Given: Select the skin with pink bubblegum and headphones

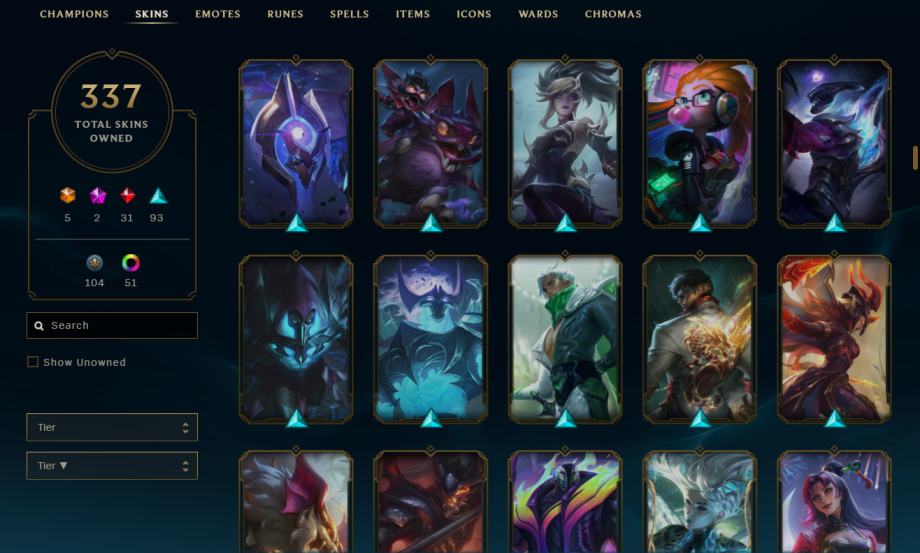Looking at the screenshot, I should click(x=699, y=142).
